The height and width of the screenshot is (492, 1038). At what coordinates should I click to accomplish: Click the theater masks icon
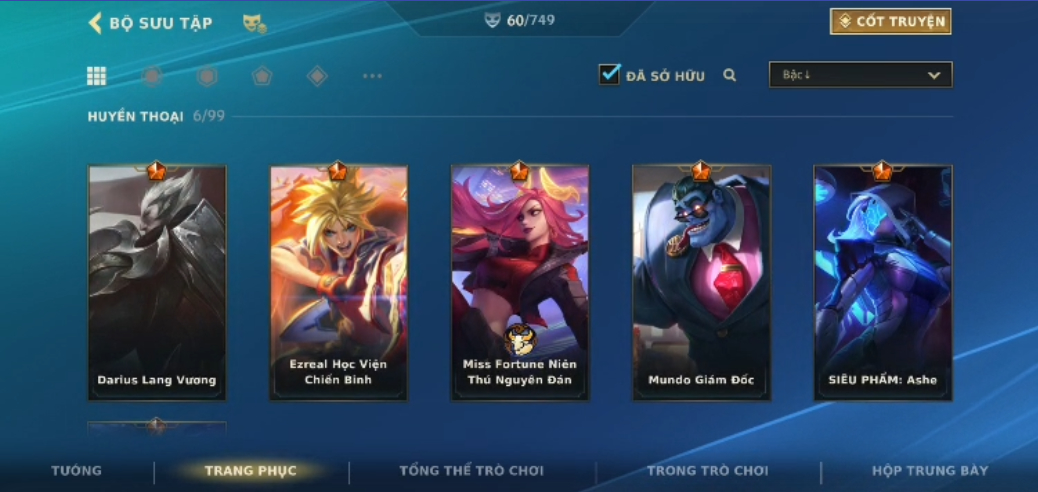[x=254, y=23]
